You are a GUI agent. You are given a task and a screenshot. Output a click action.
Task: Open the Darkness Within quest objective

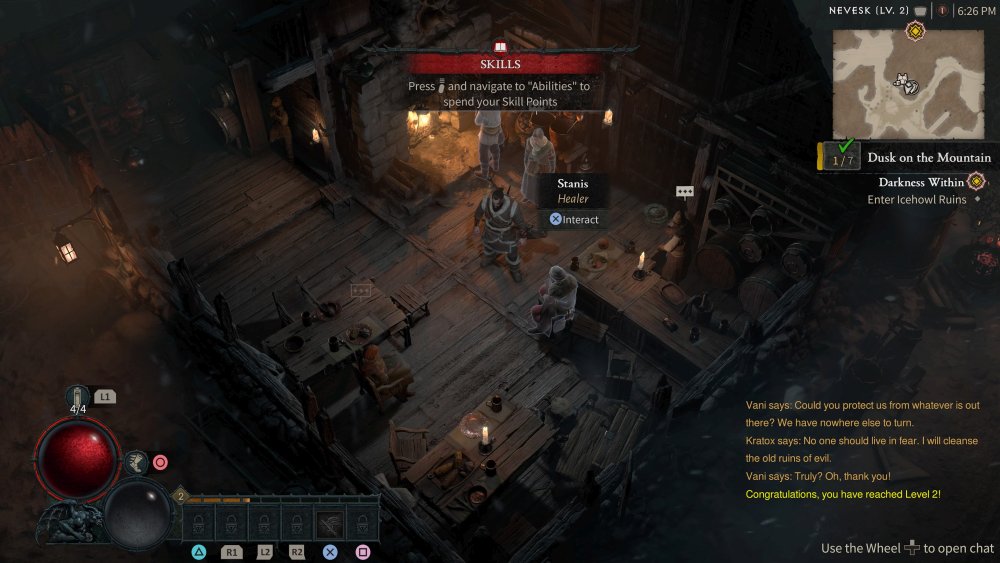(x=922, y=182)
